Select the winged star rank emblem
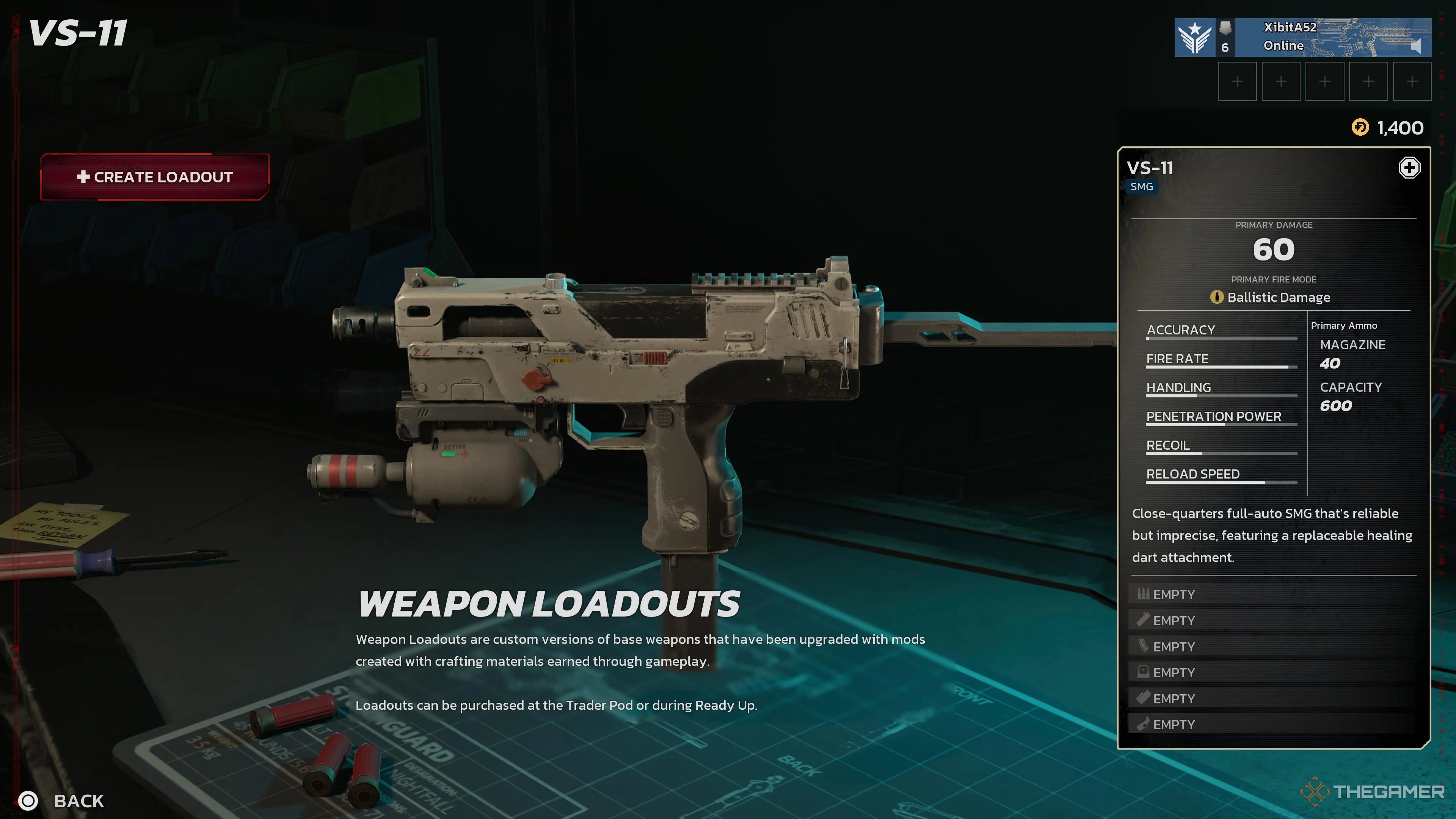The width and height of the screenshot is (1456, 819). (1194, 37)
